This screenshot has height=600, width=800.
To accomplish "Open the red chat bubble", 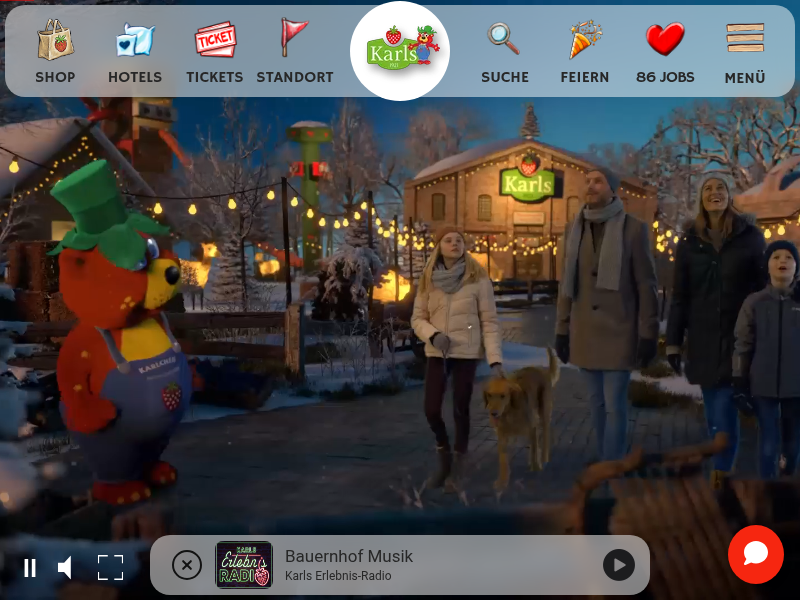I will point(755,554).
